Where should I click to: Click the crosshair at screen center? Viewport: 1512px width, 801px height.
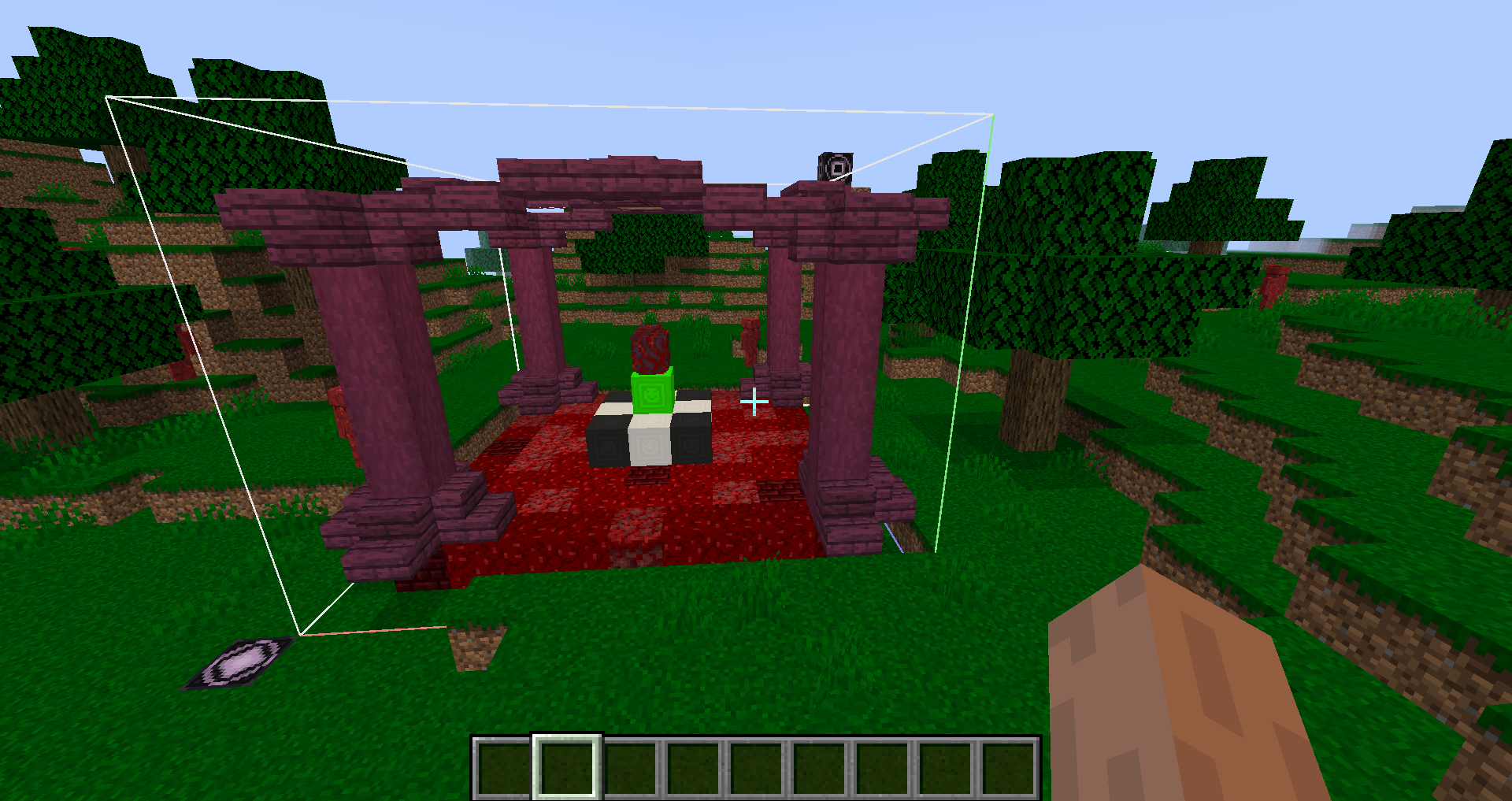[x=753, y=401]
